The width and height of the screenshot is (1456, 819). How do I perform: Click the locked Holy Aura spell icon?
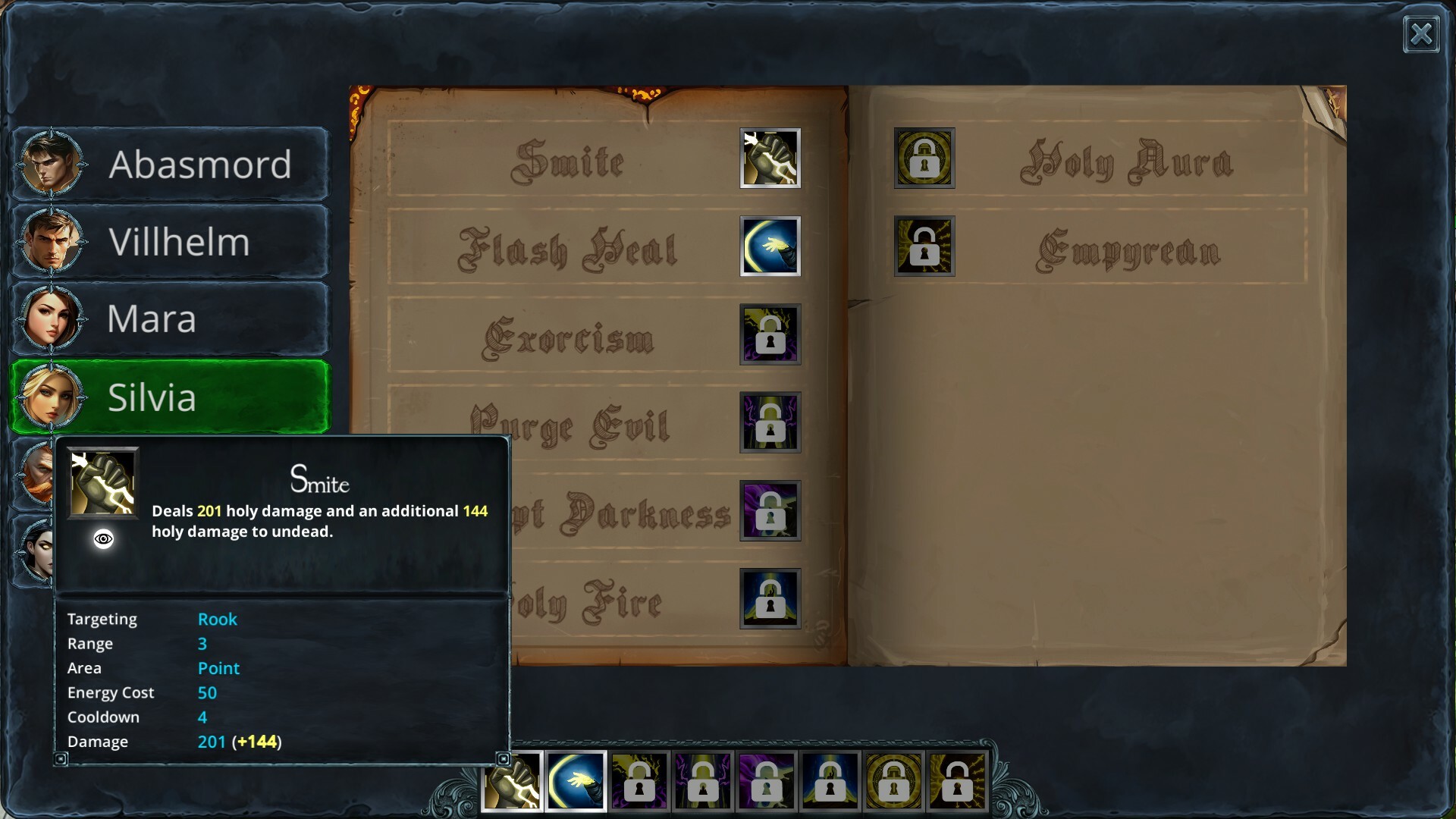point(924,158)
